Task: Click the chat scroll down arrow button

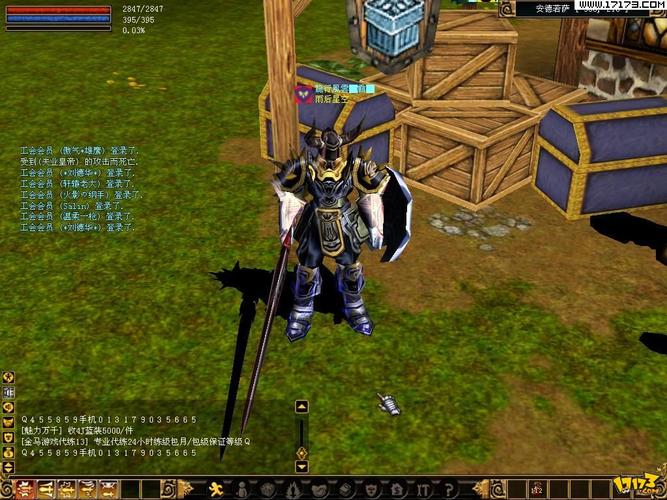Action: pyautogui.click(x=301, y=466)
